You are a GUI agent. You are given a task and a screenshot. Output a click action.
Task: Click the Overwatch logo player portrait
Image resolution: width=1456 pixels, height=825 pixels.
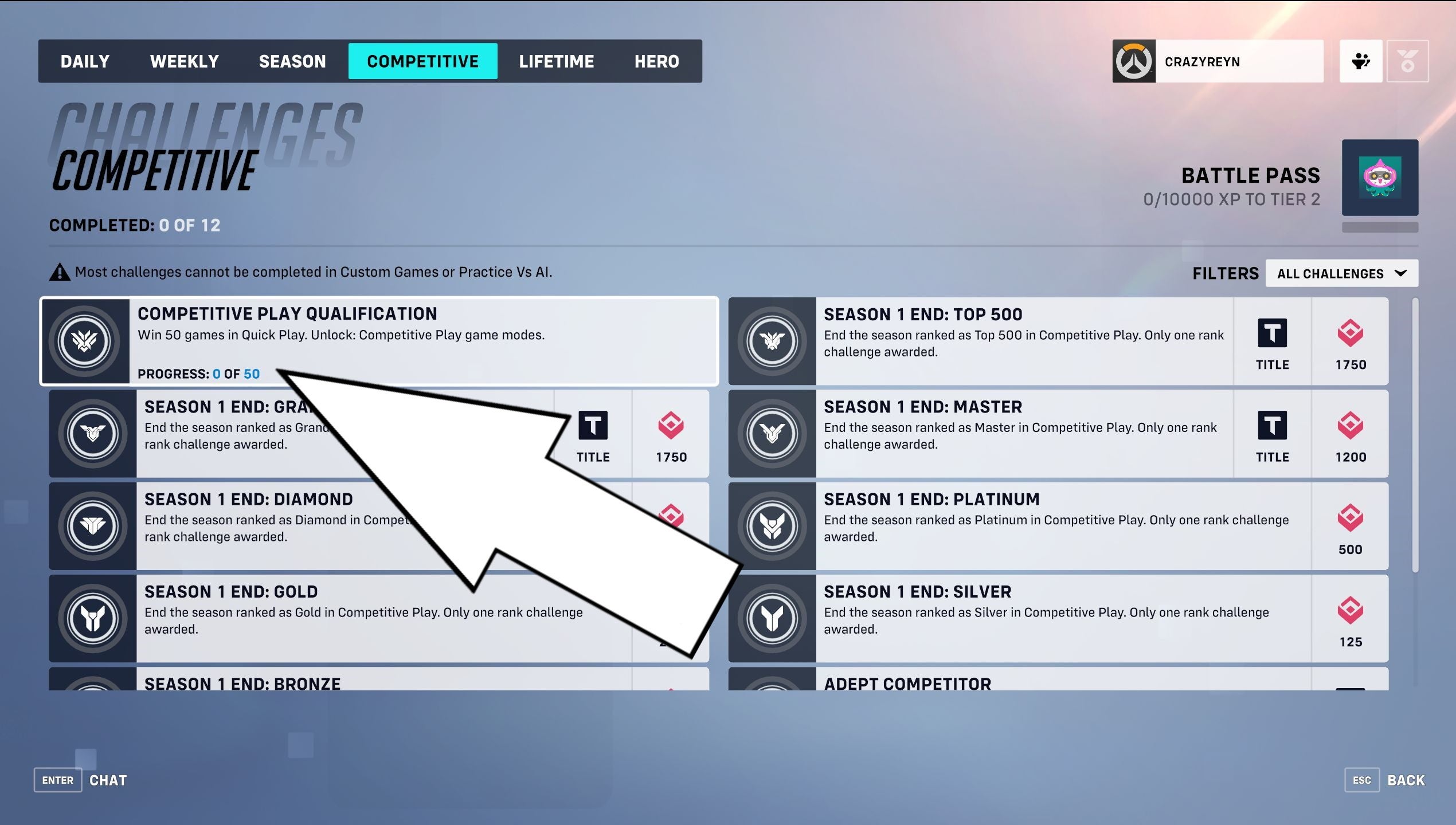tap(1134, 61)
